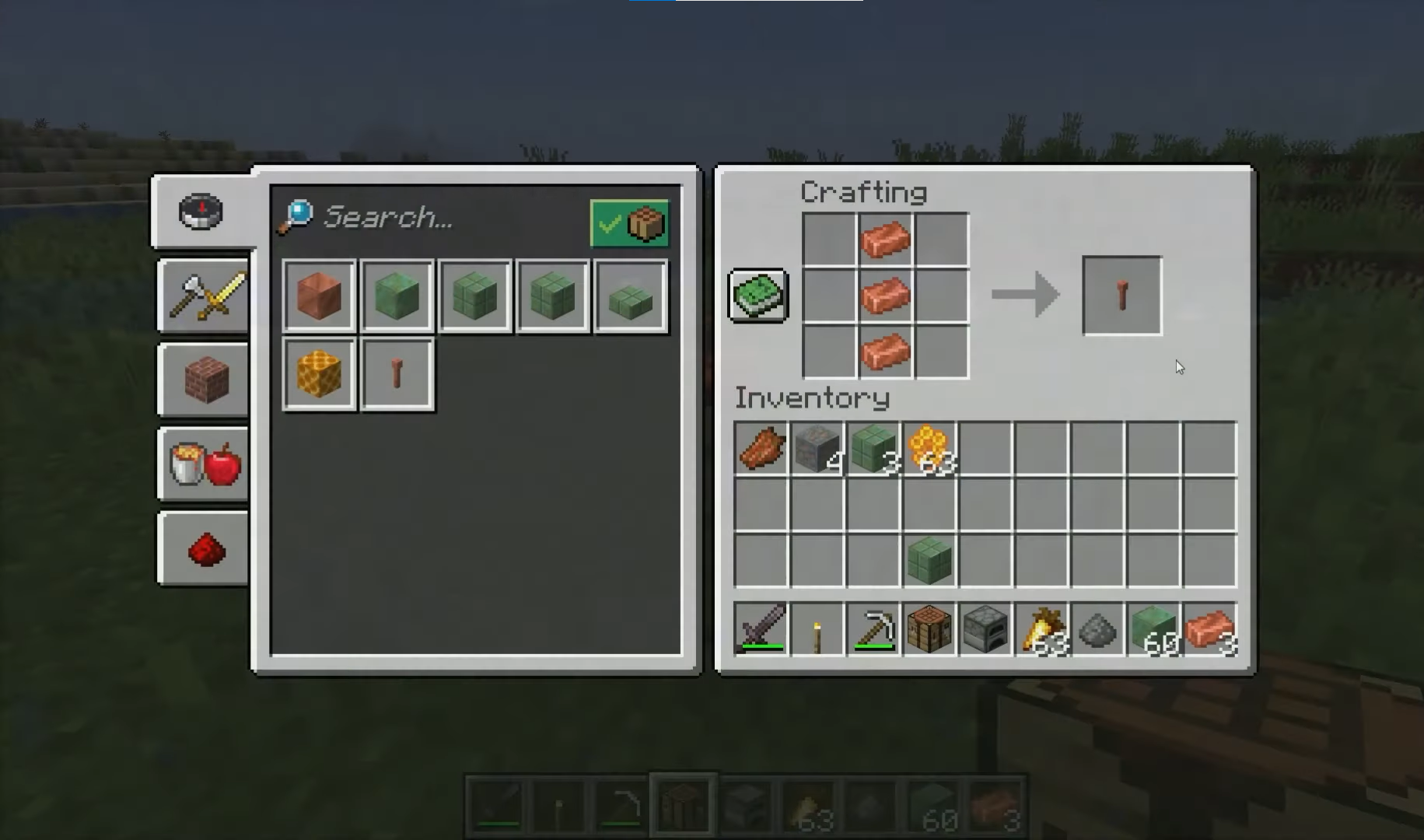Select the furnace in the hotbar

coord(985,630)
